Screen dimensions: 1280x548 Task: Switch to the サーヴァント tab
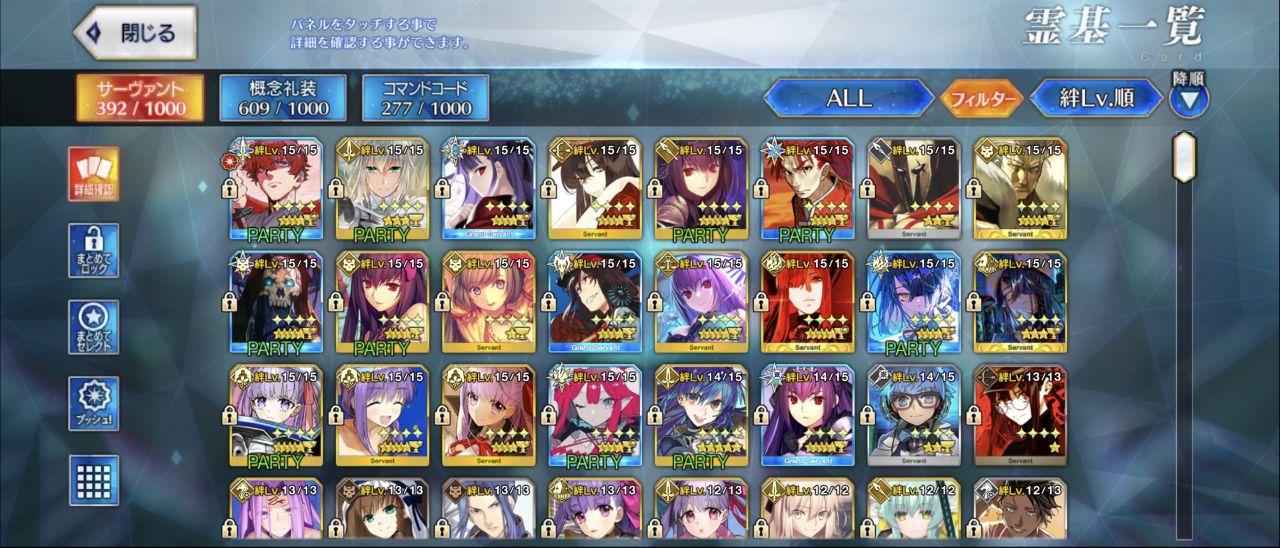[140, 97]
